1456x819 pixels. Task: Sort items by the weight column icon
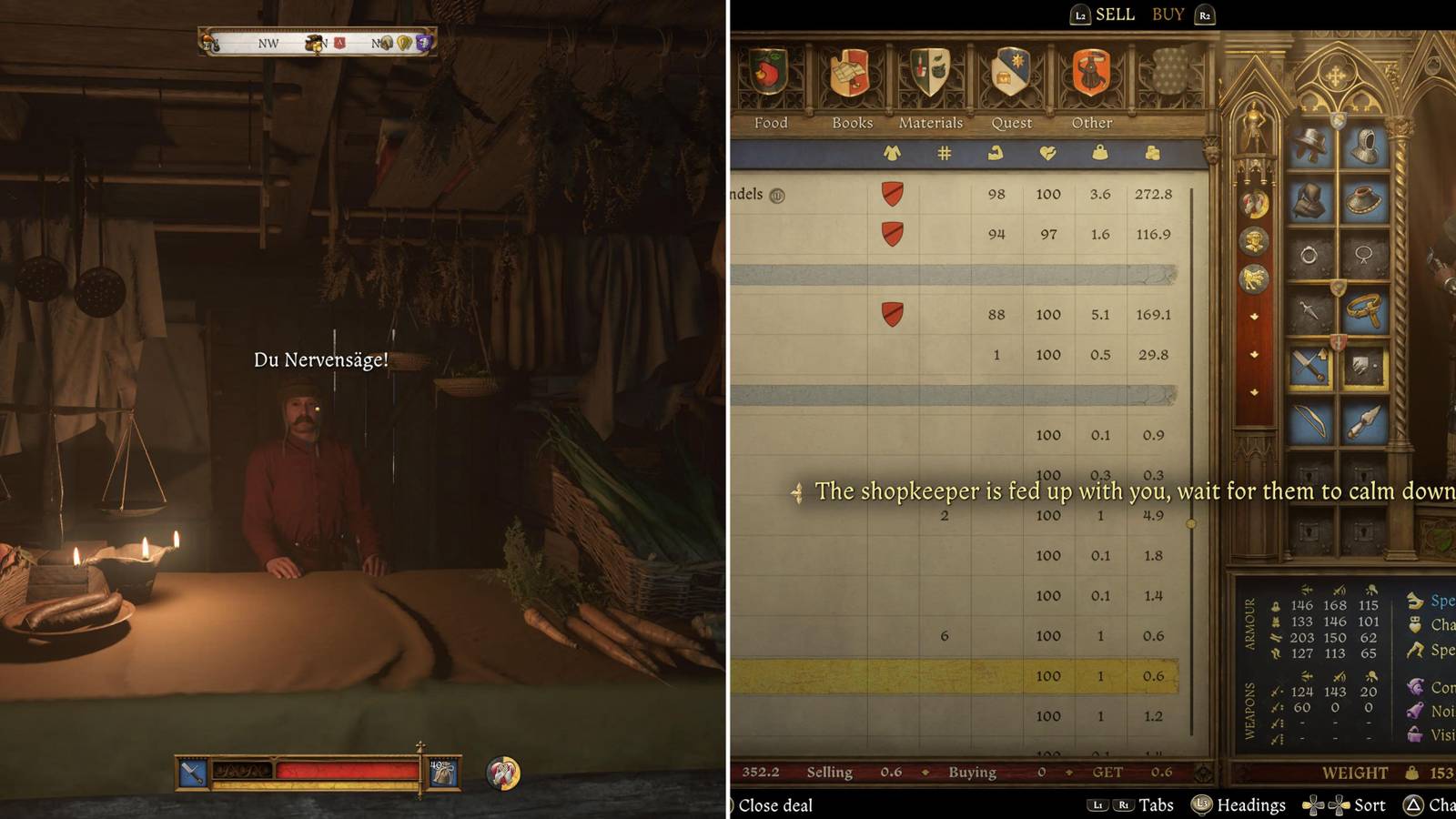click(x=1101, y=153)
